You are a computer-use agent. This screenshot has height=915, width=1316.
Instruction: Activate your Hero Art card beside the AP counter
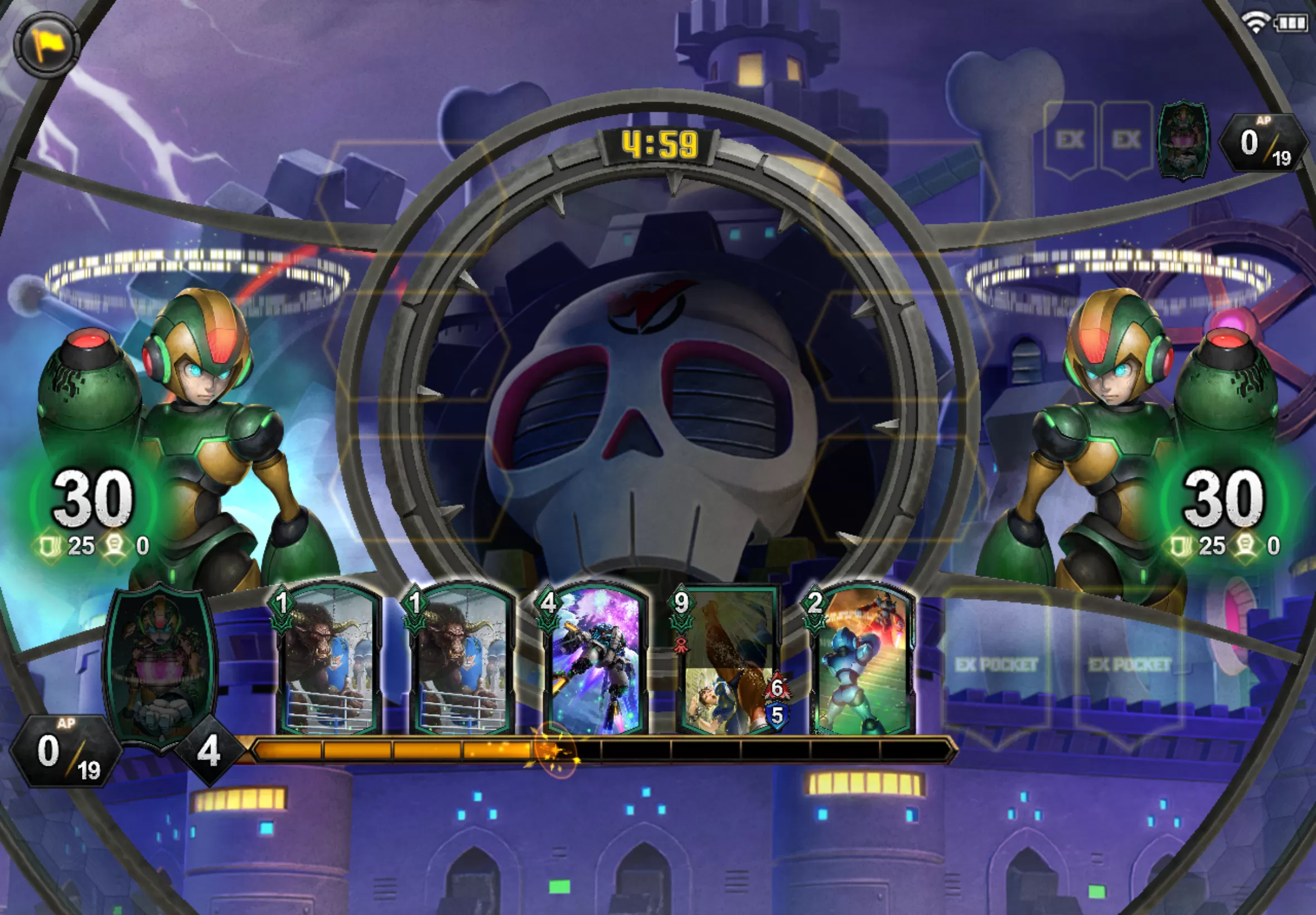coord(160,665)
